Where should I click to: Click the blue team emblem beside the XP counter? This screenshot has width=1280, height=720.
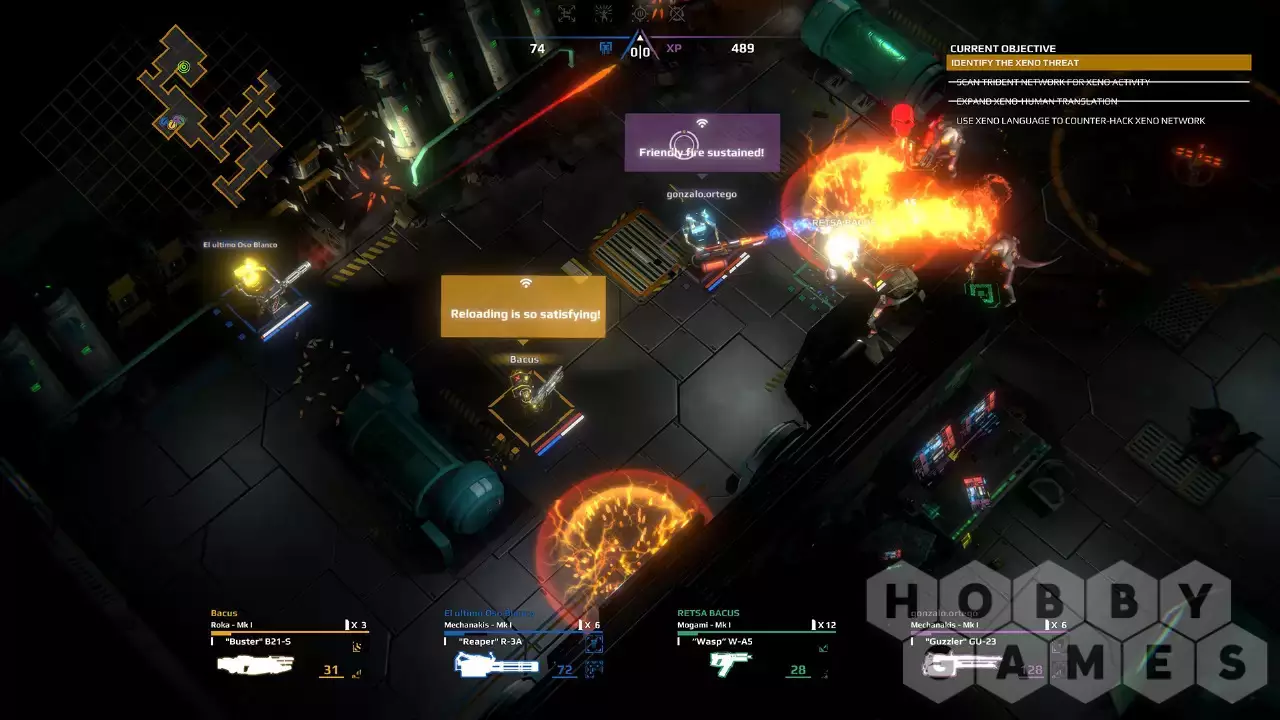pos(605,48)
